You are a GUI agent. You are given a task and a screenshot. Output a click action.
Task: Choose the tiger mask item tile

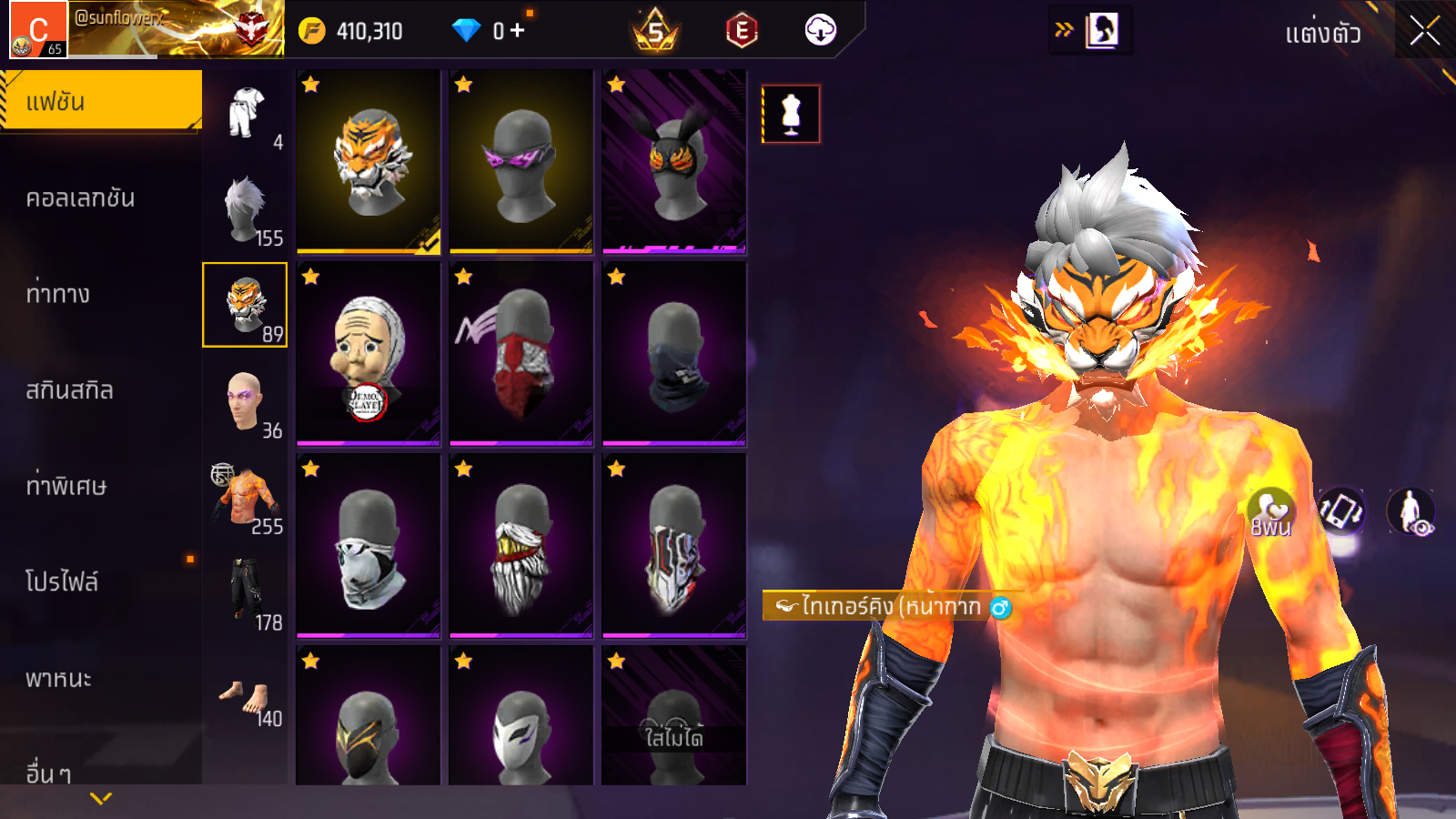pos(369,161)
